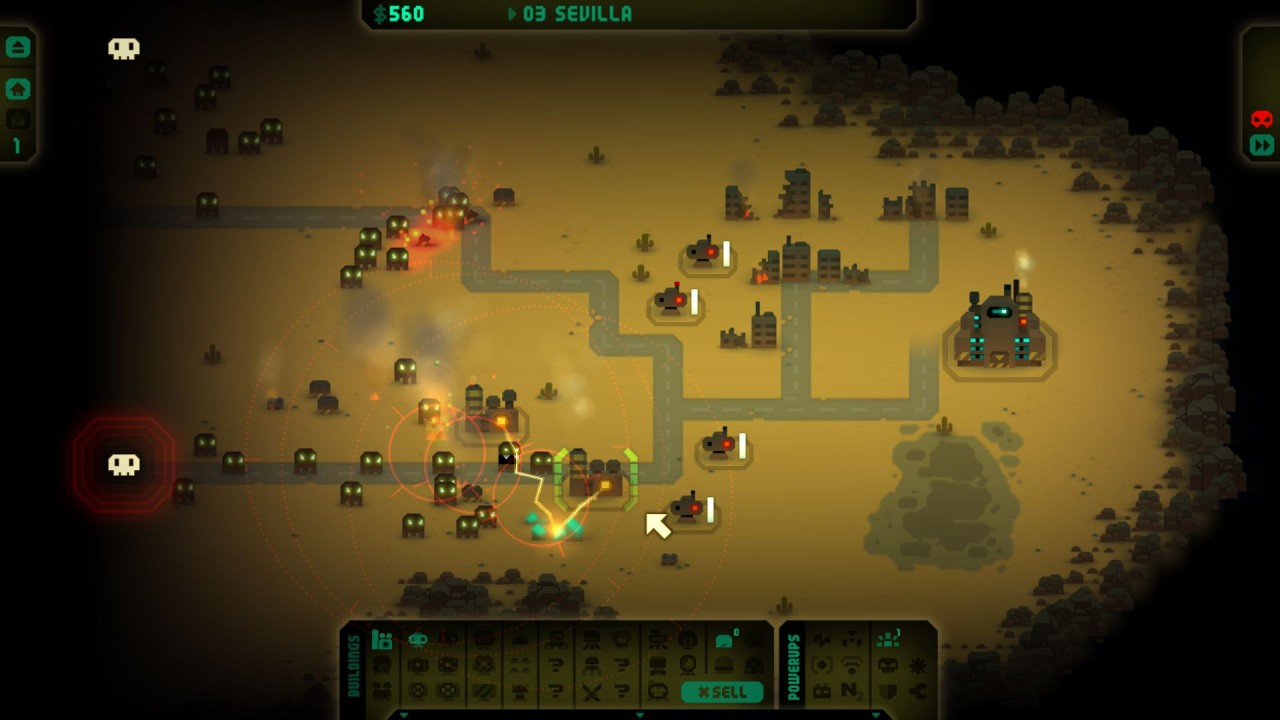Toggle the red skull alert indicator
Screen dimensions: 1280x720
[x=1261, y=118]
